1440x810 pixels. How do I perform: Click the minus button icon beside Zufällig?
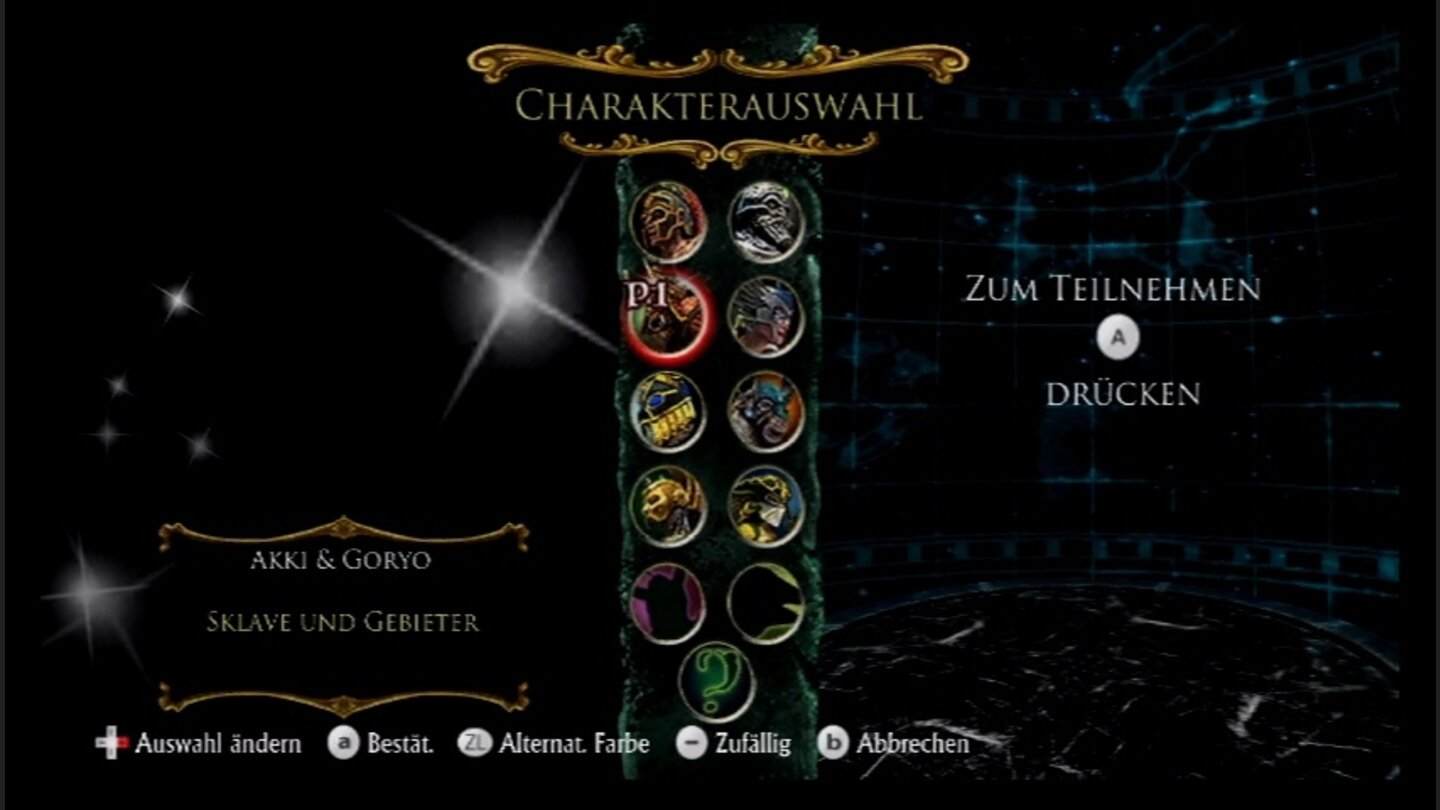689,744
